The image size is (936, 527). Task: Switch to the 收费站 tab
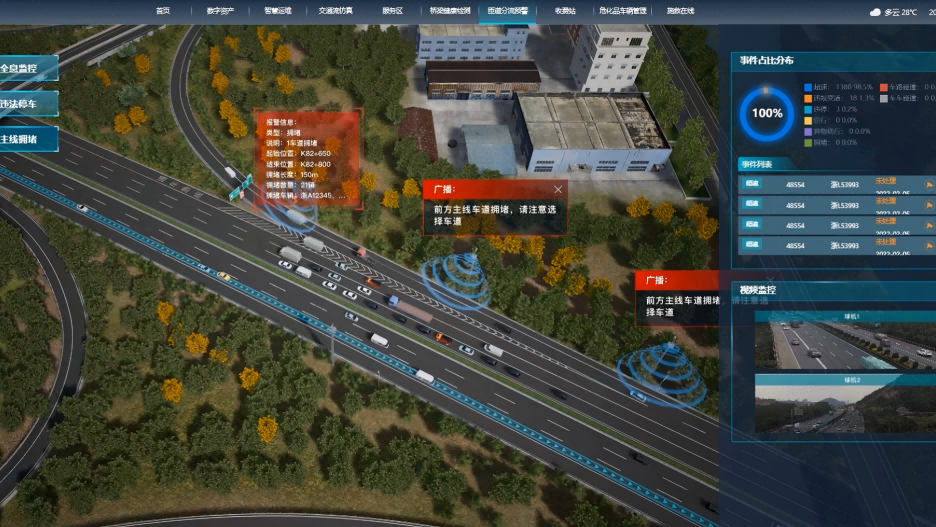pos(565,10)
